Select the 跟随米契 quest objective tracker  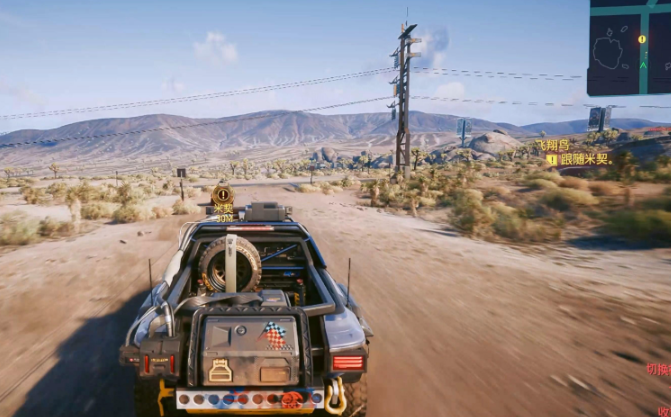583,159
